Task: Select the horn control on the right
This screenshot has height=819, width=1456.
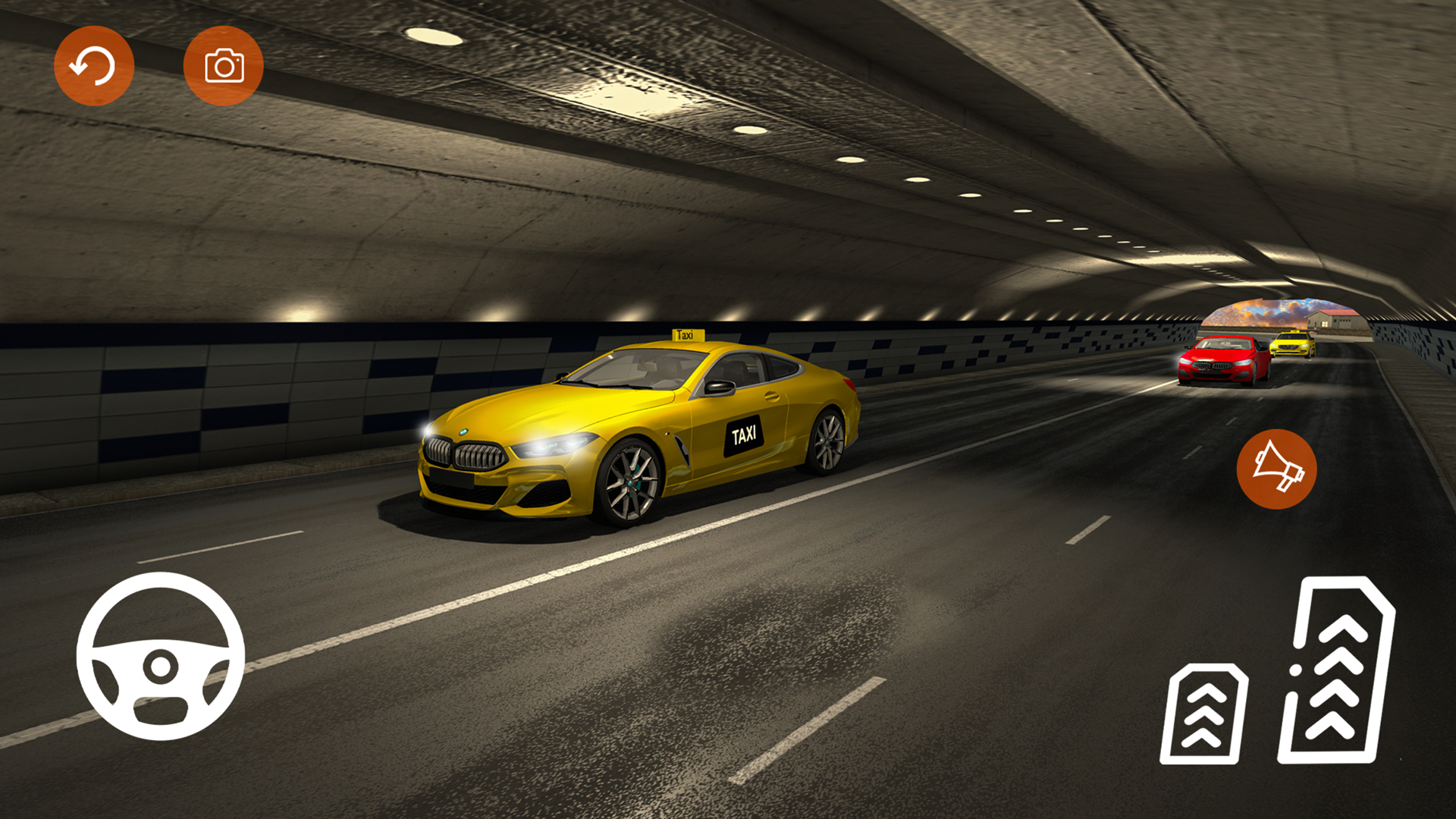Action: 1276,470
